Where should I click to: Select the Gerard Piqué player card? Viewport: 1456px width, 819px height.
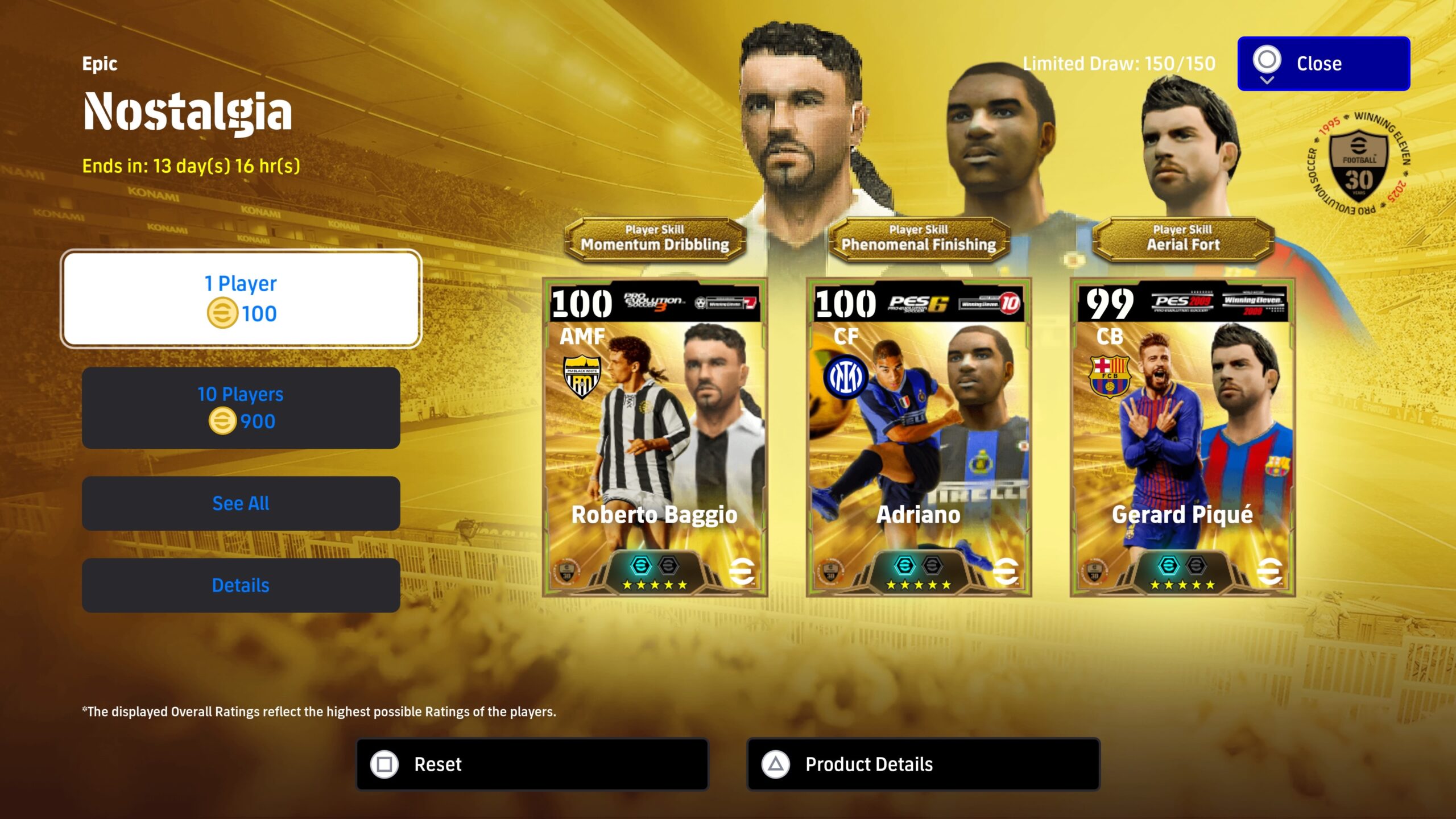[1182, 437]
